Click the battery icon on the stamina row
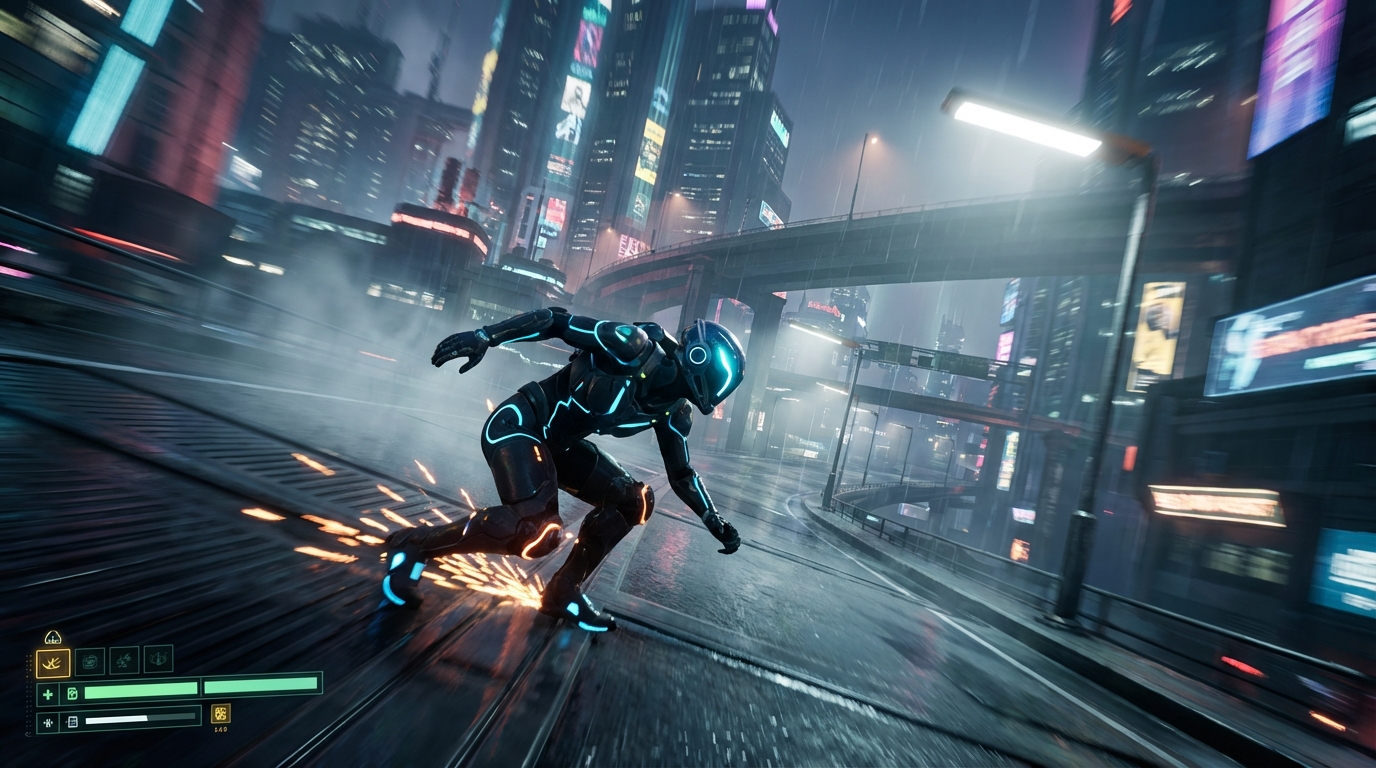1376x768 pixels. click(x=73, y=721)
